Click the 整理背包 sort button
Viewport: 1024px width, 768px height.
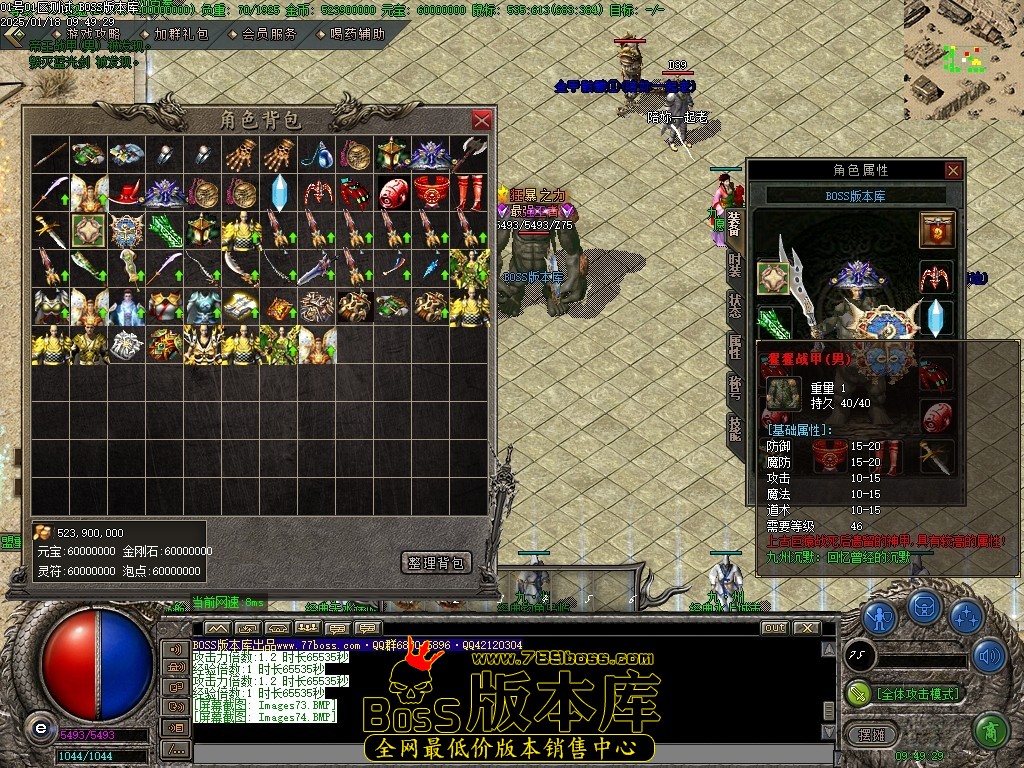436,563
